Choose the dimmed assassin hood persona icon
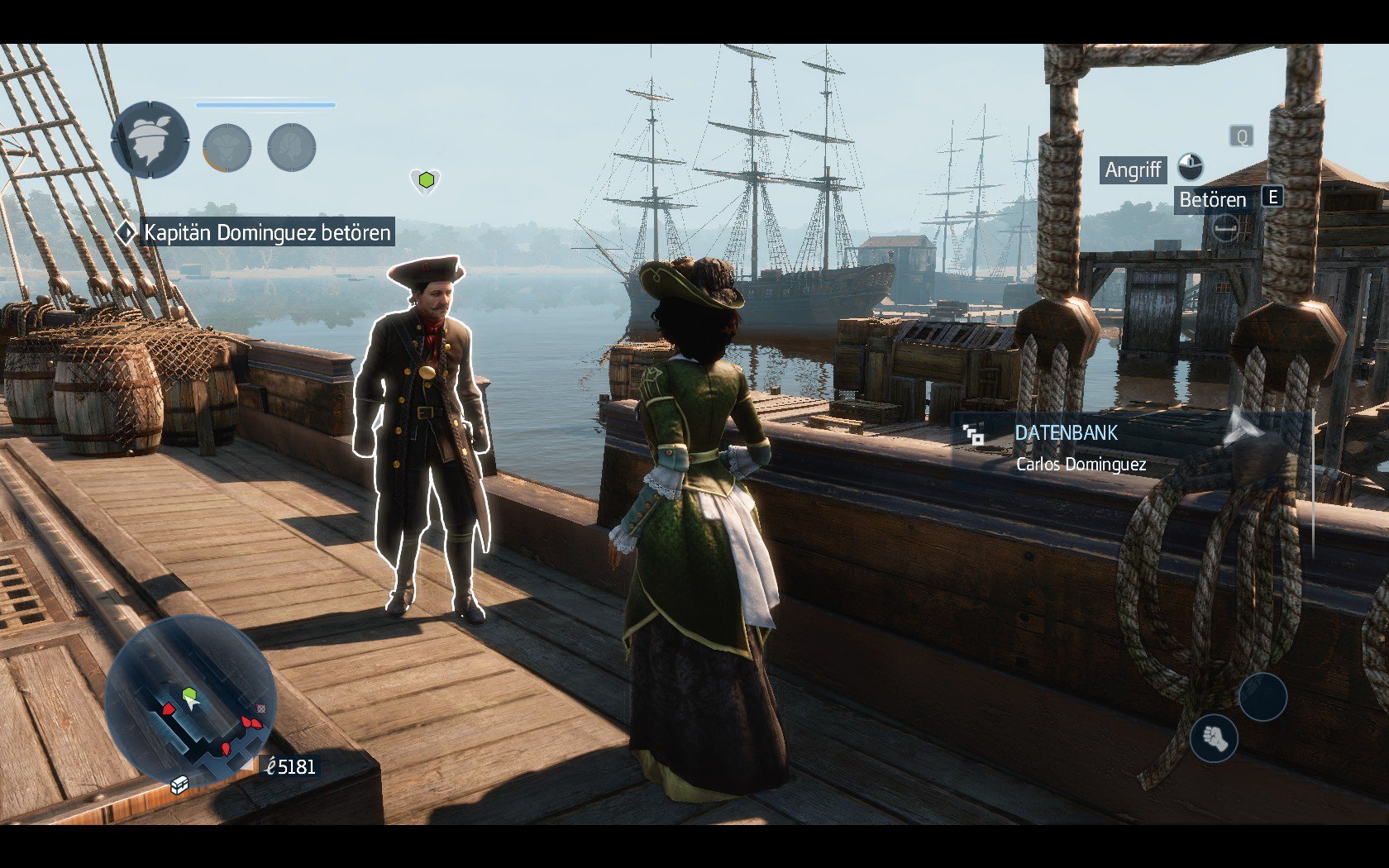1389x868 pixels. click(227, 148)
